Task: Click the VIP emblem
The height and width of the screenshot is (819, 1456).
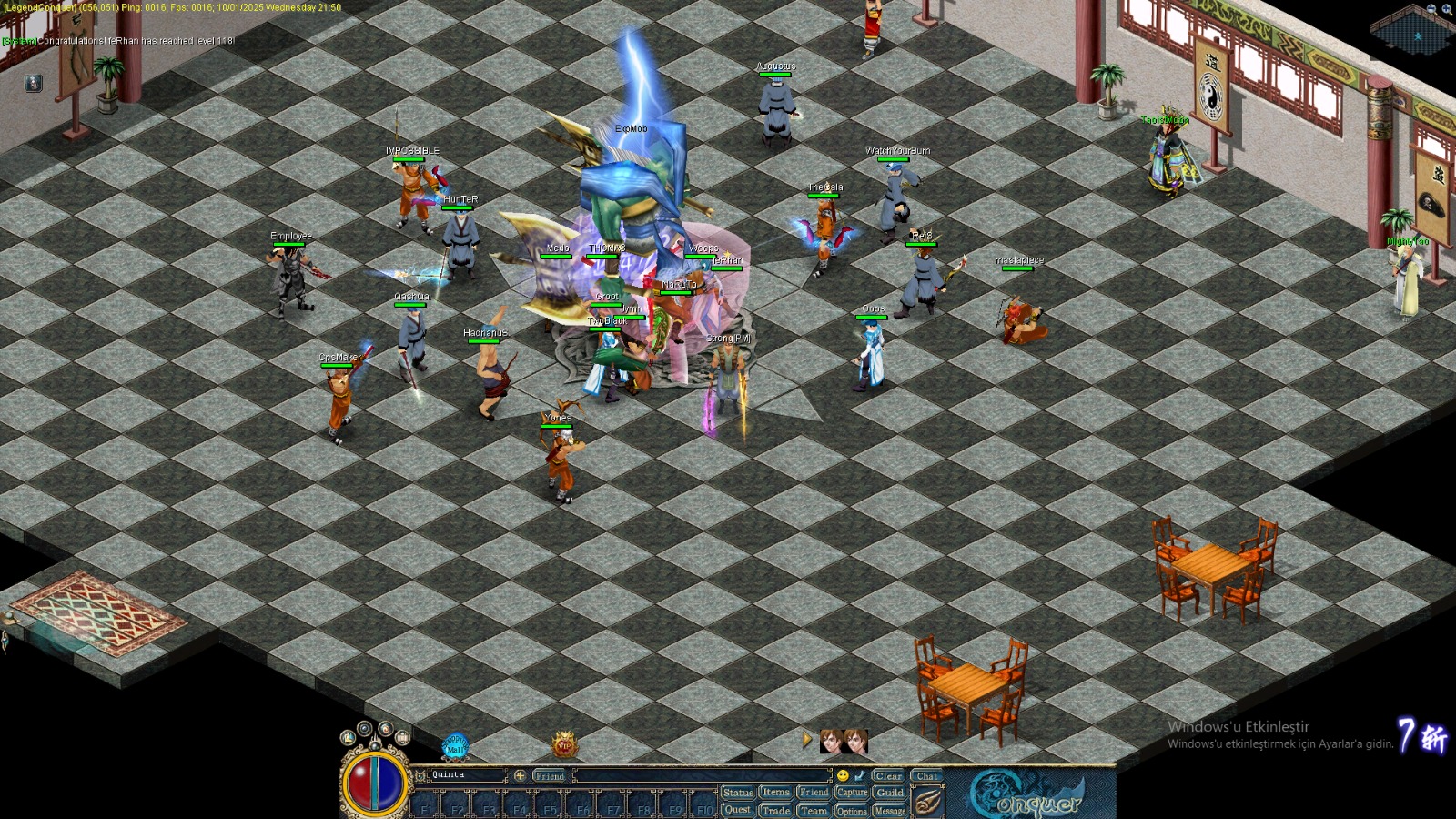Action: tap(565, 745)
